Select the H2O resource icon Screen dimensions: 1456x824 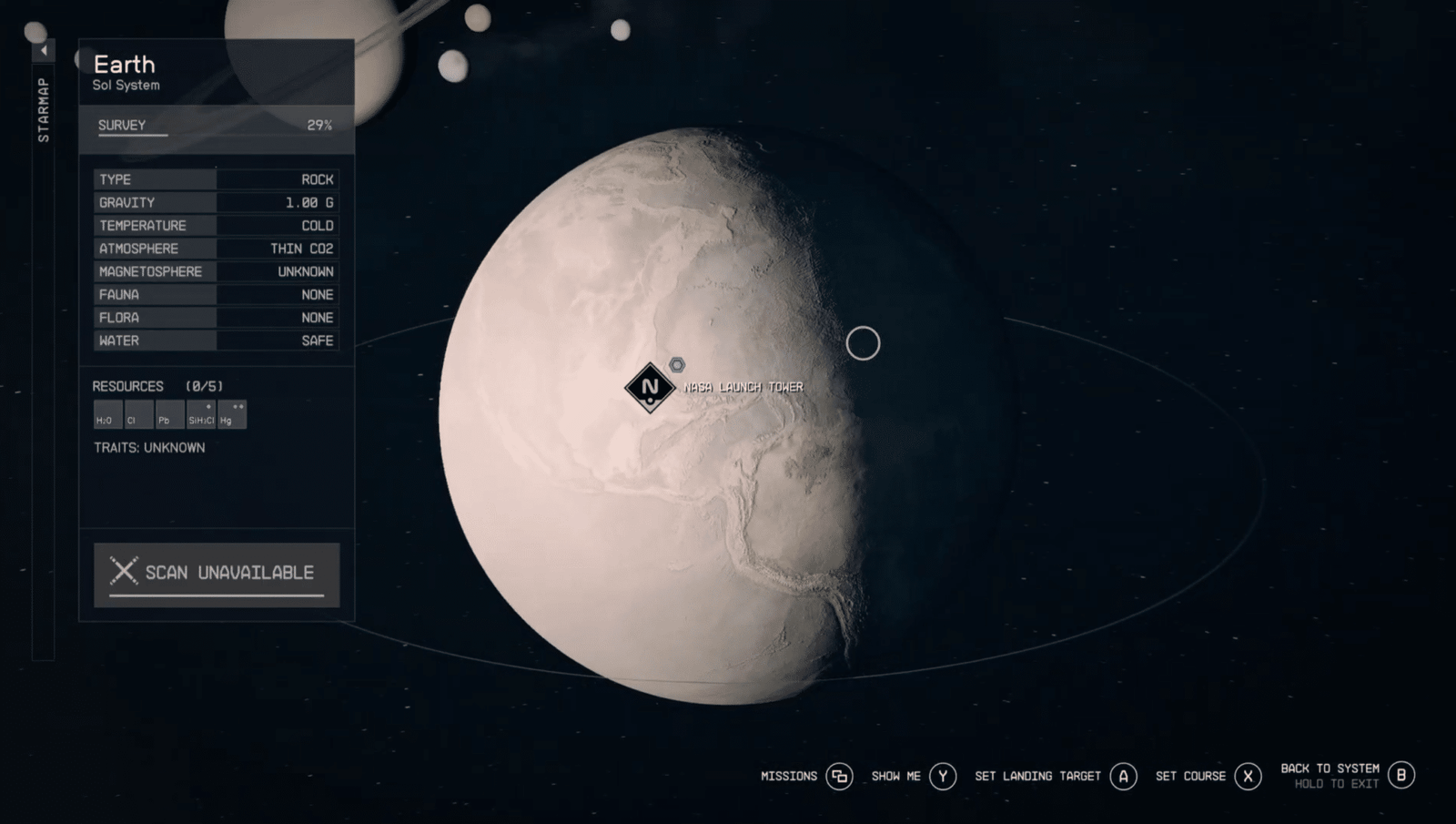coord(106,415)
